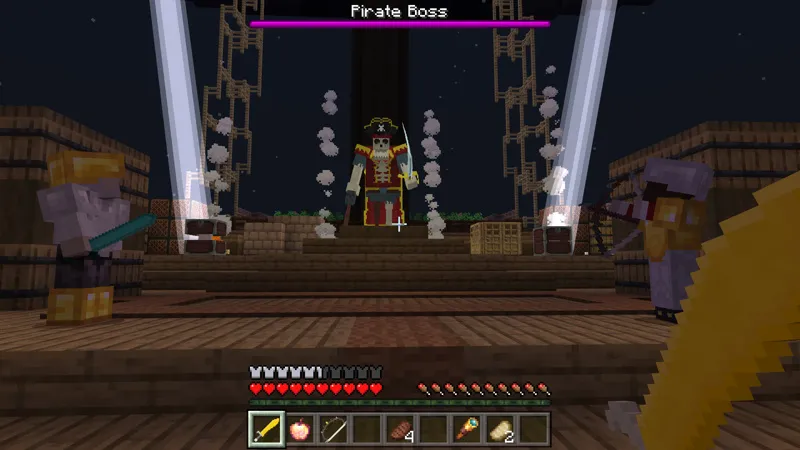Pick the jeweled staff hotbar slot
This screenshot has height=450, width=800.
pos(467,429)
